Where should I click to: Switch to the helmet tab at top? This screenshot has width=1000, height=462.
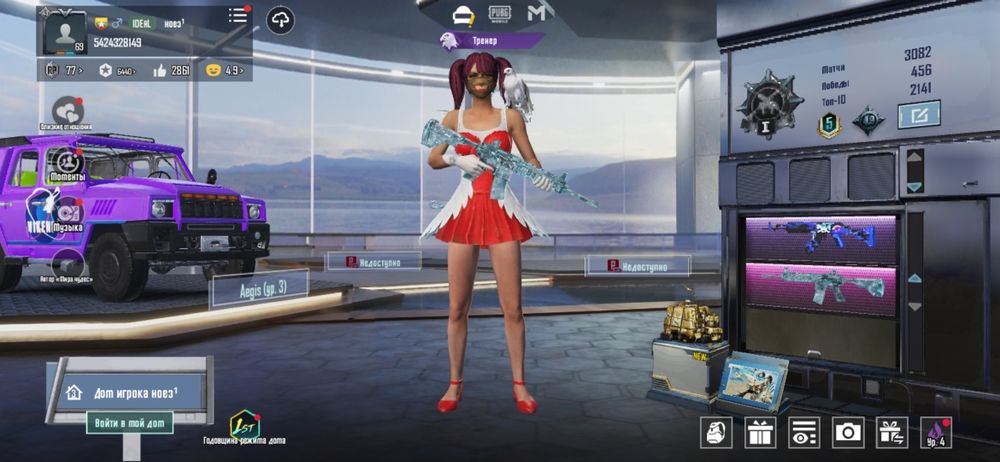coord(462,13)
